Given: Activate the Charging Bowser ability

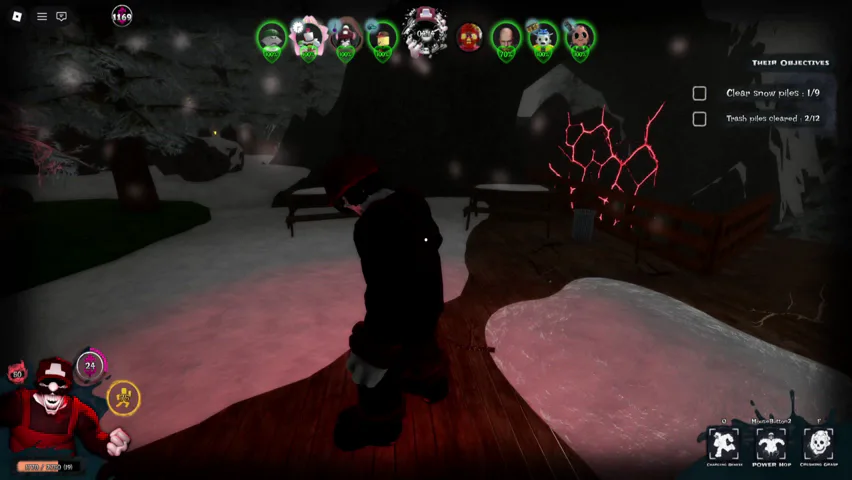Looking at the screenshot, I should [723, 444].
